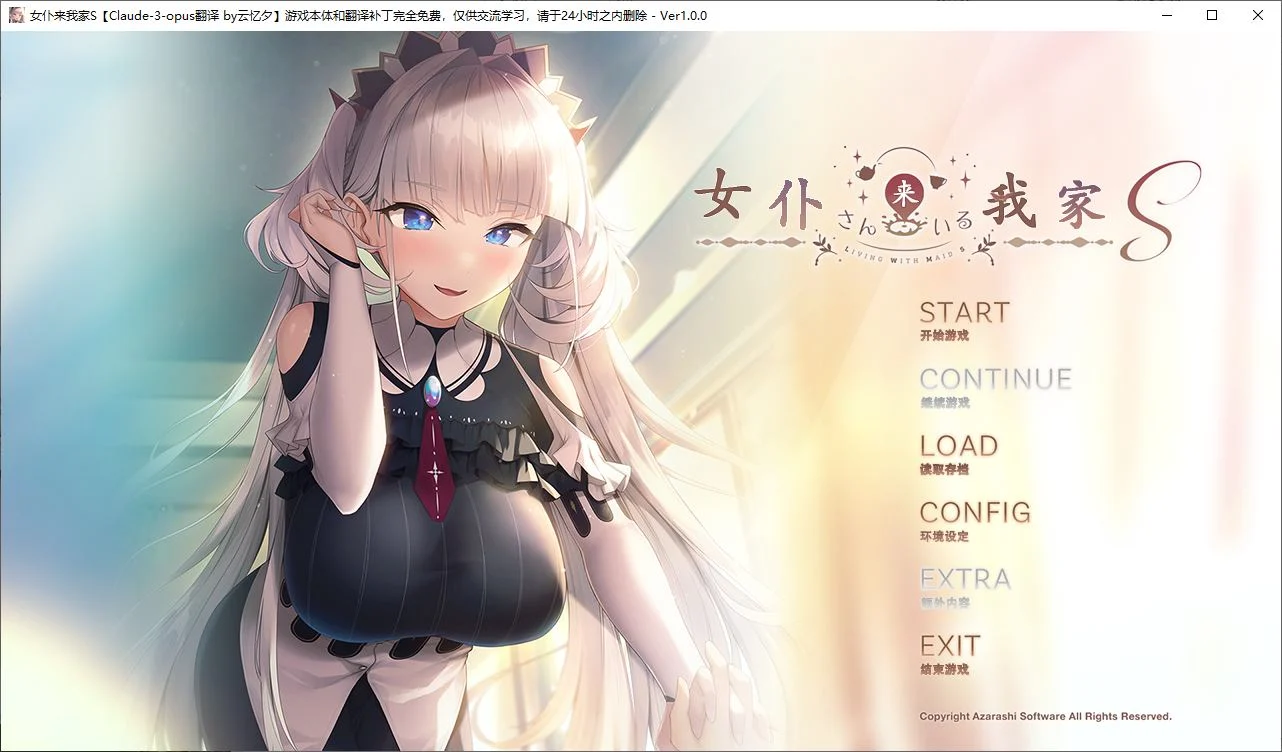This screenshot has width=1282, height=752.
Task: Select EXTRA for bonus content
Action: (x=965, y=579)
